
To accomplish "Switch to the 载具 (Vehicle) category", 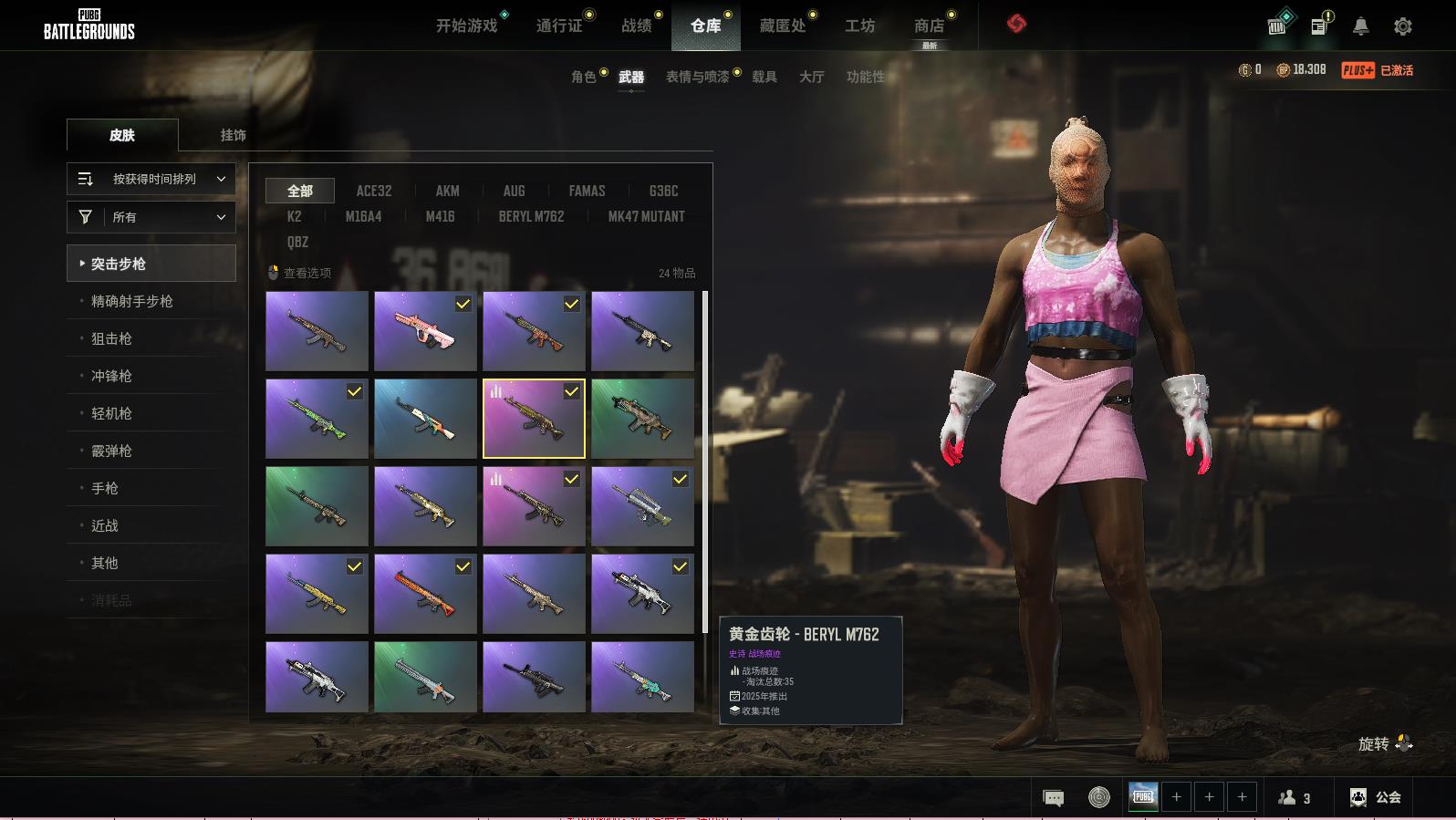I will [764, 77].
